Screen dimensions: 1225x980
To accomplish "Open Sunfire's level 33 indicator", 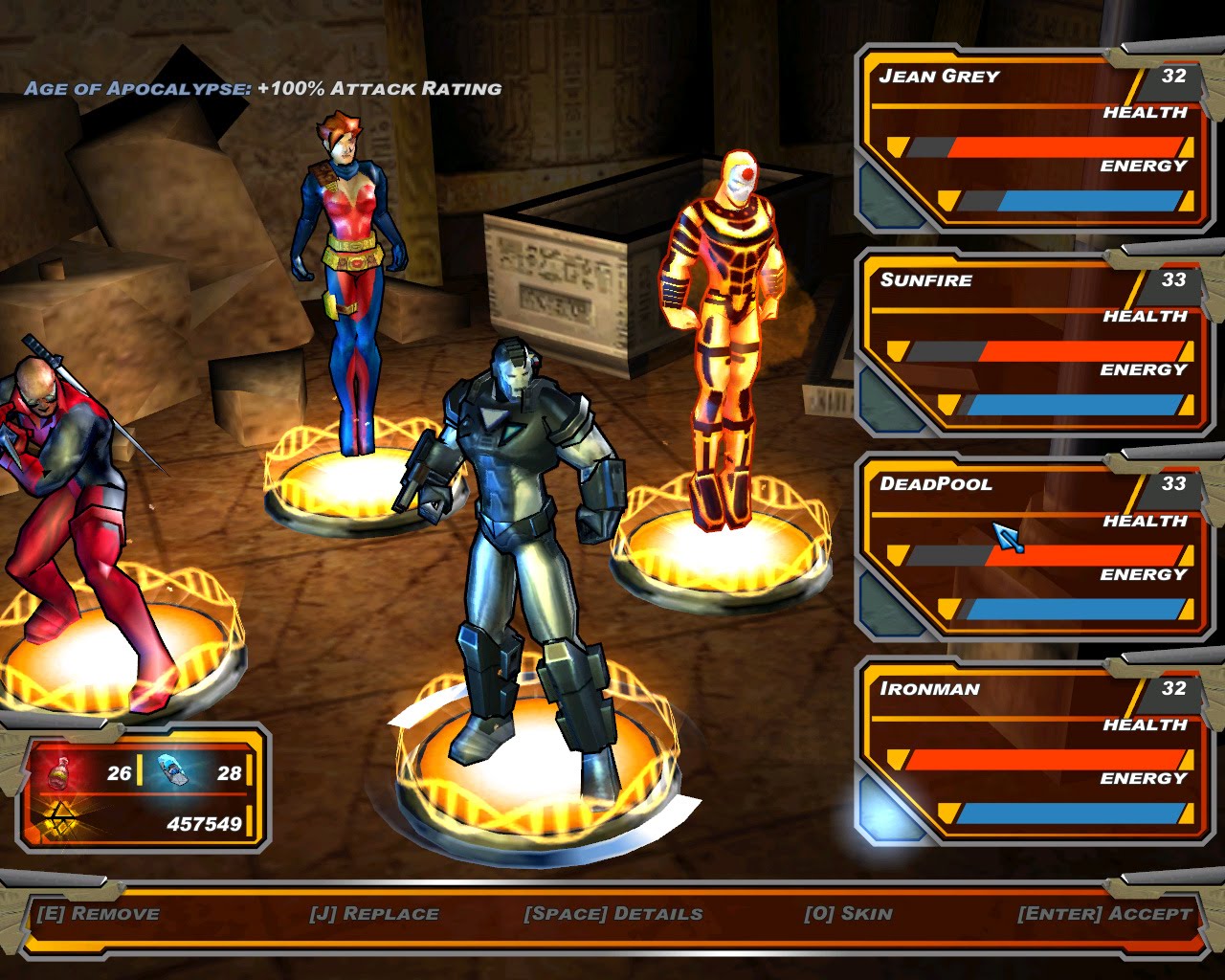I will click(1174, 280).
